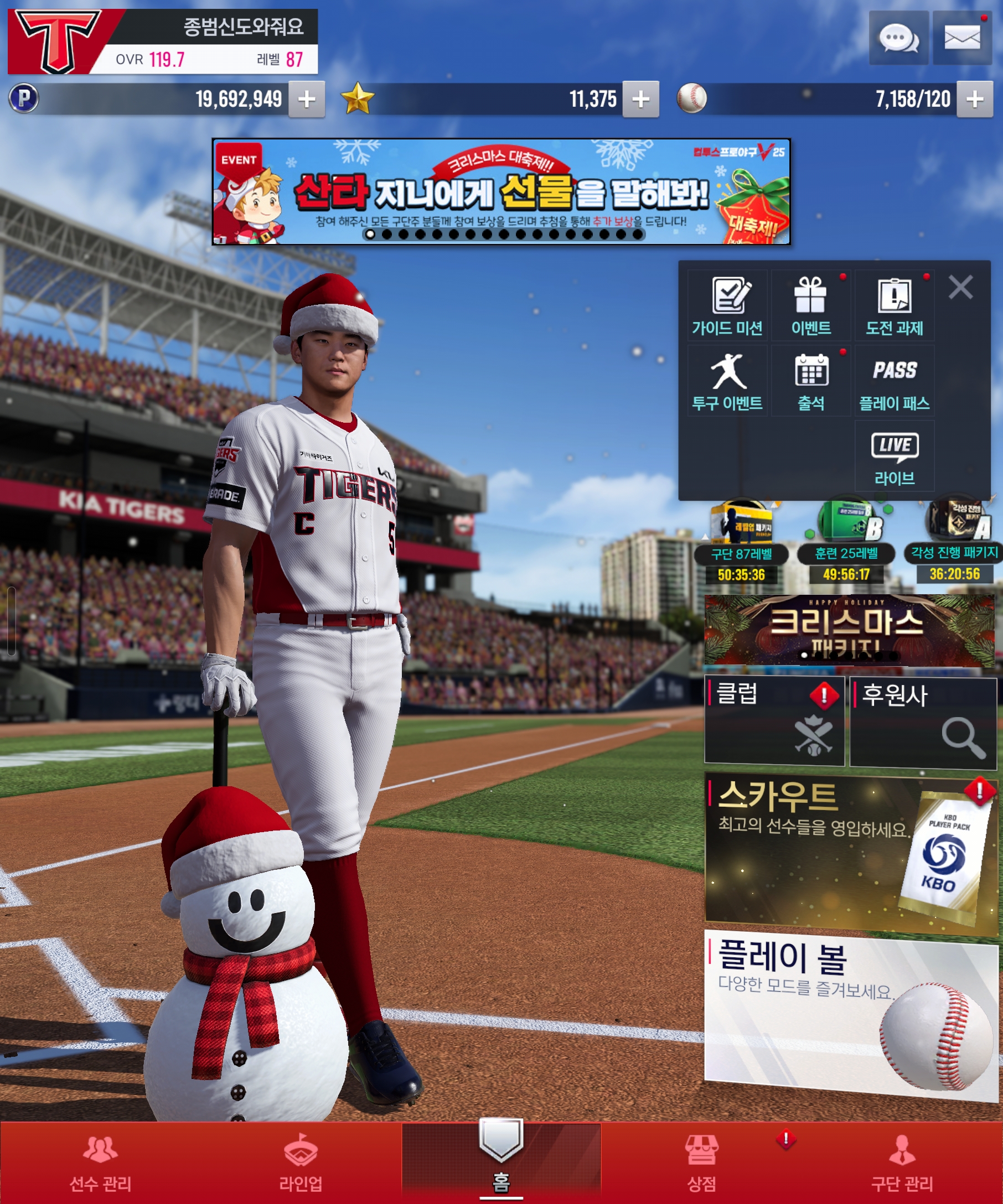Open the 이벤트 gift box menu
Viewport: 1003px width, 1204px height.
[x=810, y=306]
